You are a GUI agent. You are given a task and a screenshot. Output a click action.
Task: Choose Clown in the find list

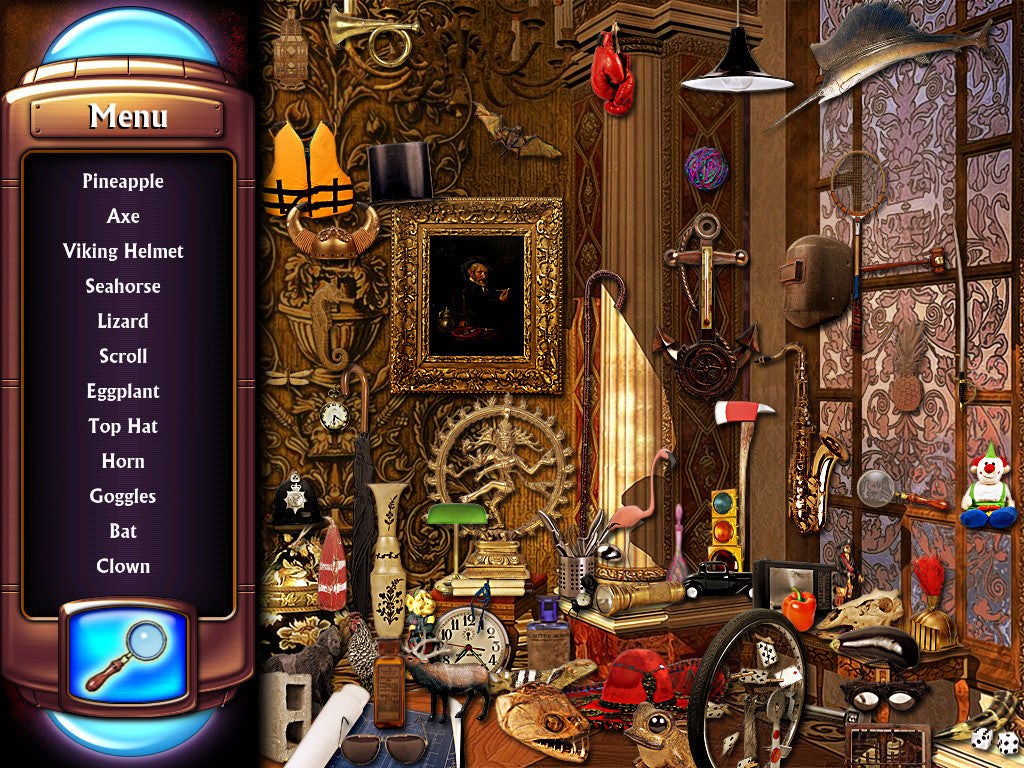(x=123, y=566)
